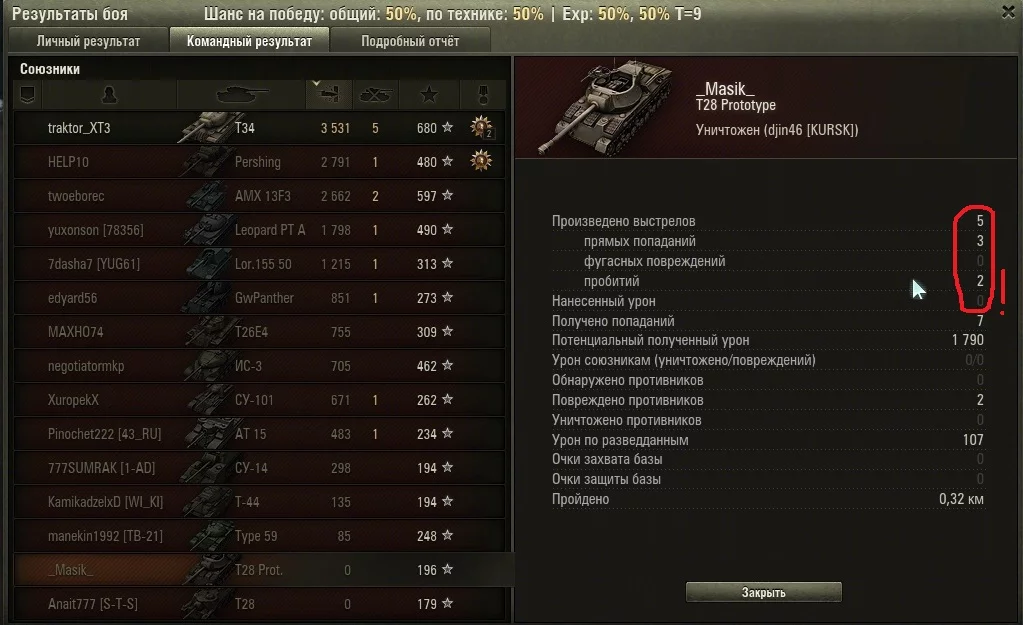Select HELP10 Pershing row
Viewport: 1023px width, 625px height.
260,162
